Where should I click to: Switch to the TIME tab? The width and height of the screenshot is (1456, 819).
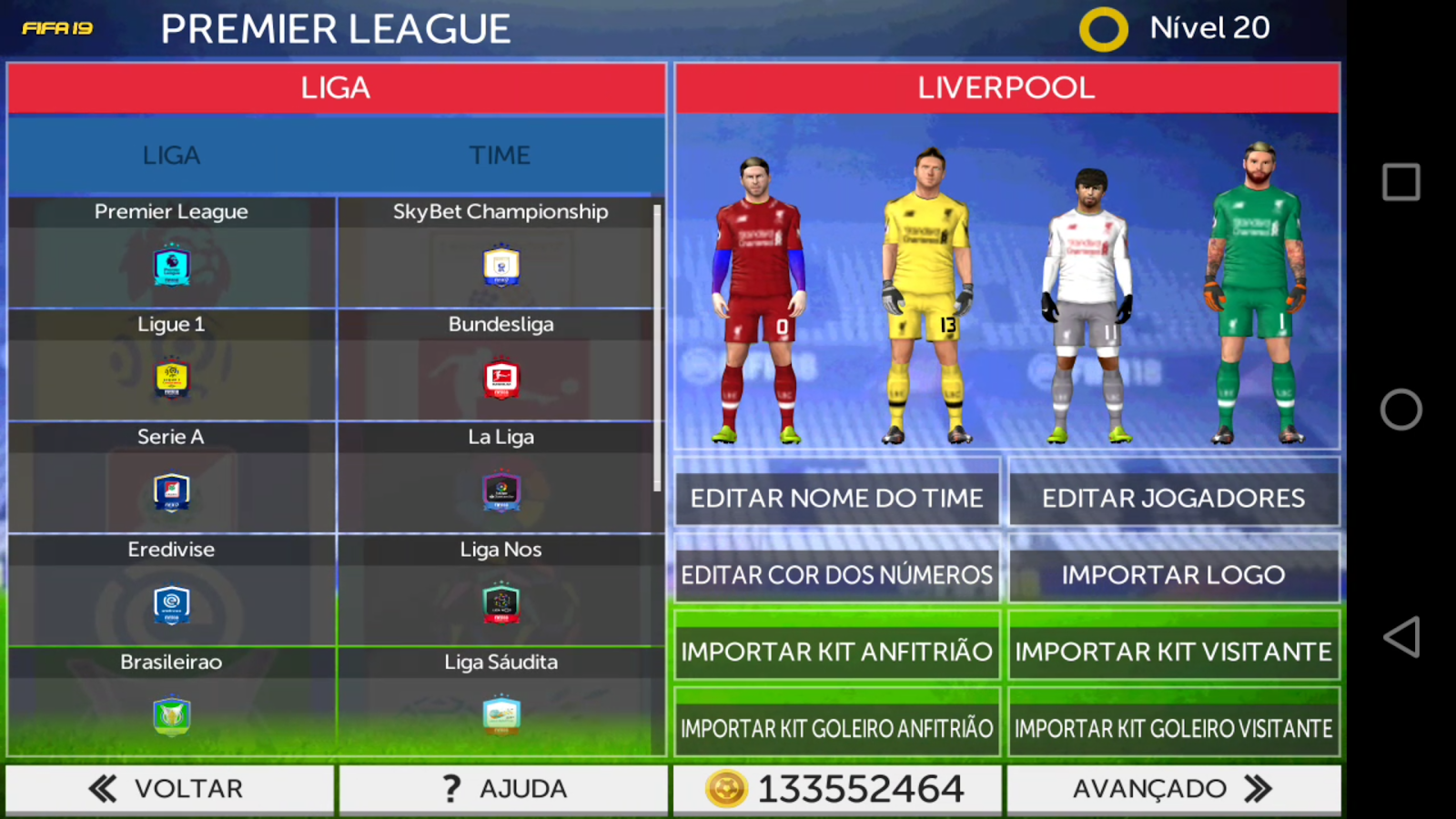tap(500, 155)
